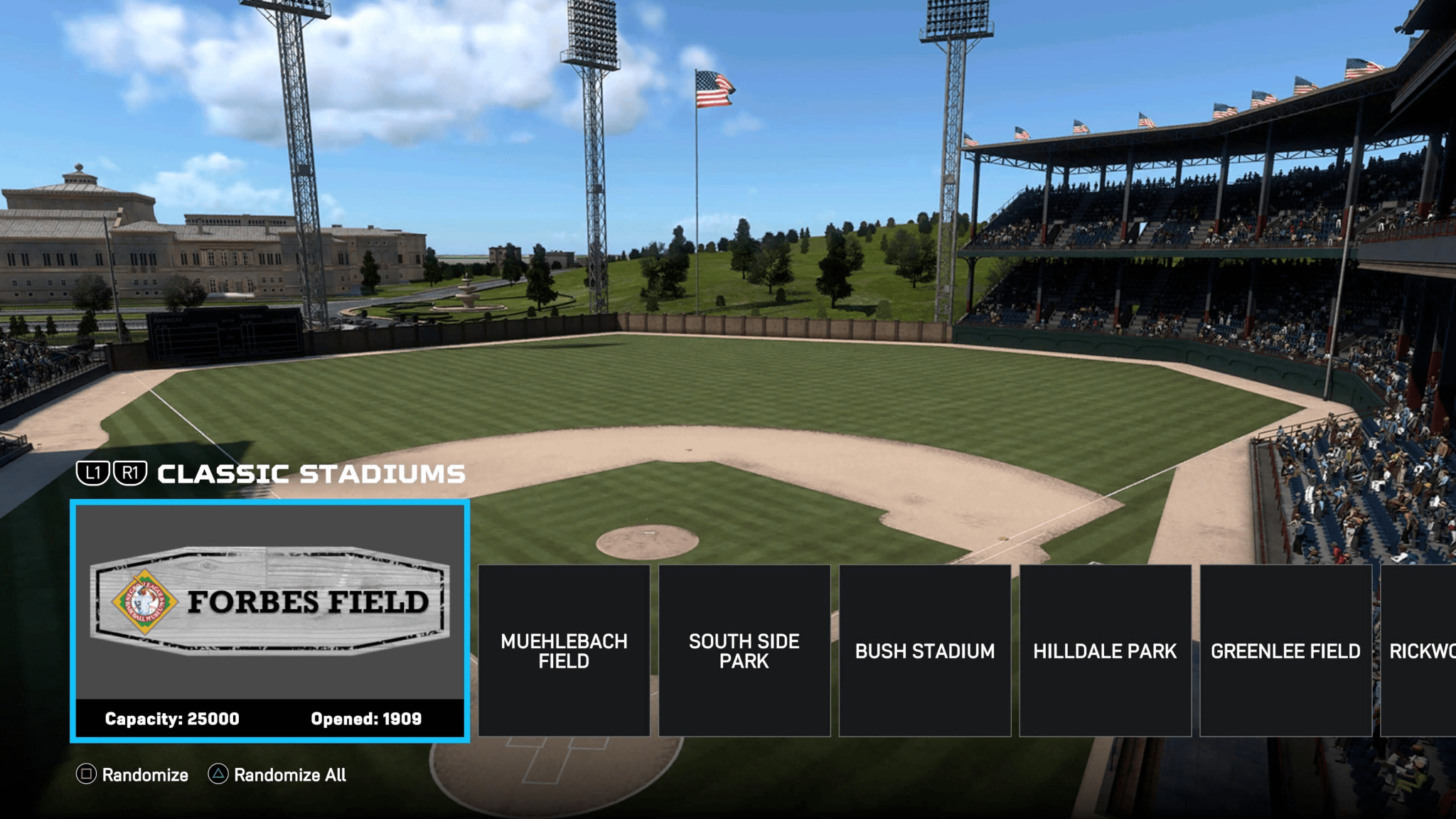The height and width of the screenshot is (819, 1456).
Task: Click the Triangle button Randomize All icon
Action: [x=219, y=775]
